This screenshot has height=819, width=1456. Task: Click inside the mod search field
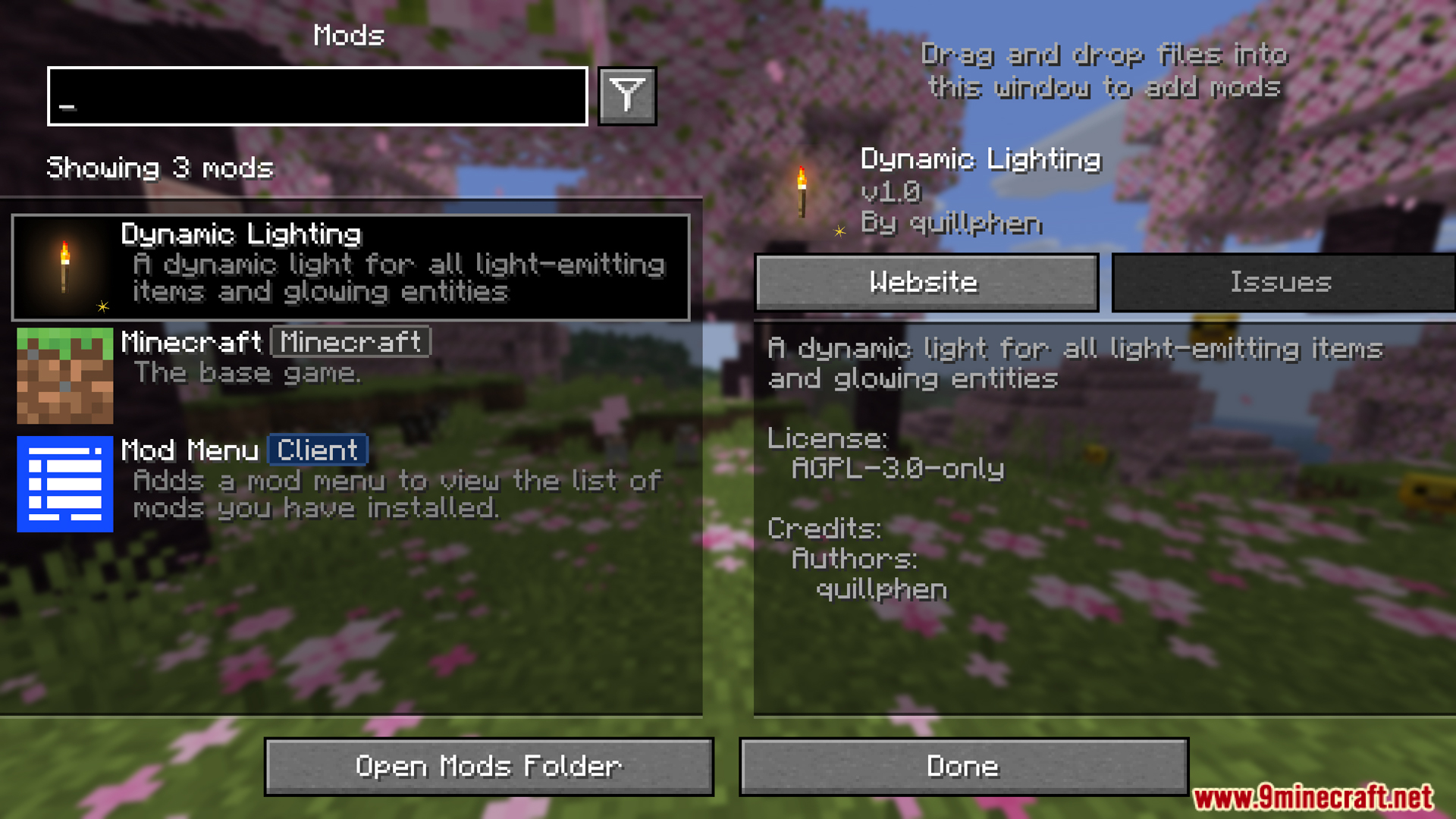[x=317, y=96]
